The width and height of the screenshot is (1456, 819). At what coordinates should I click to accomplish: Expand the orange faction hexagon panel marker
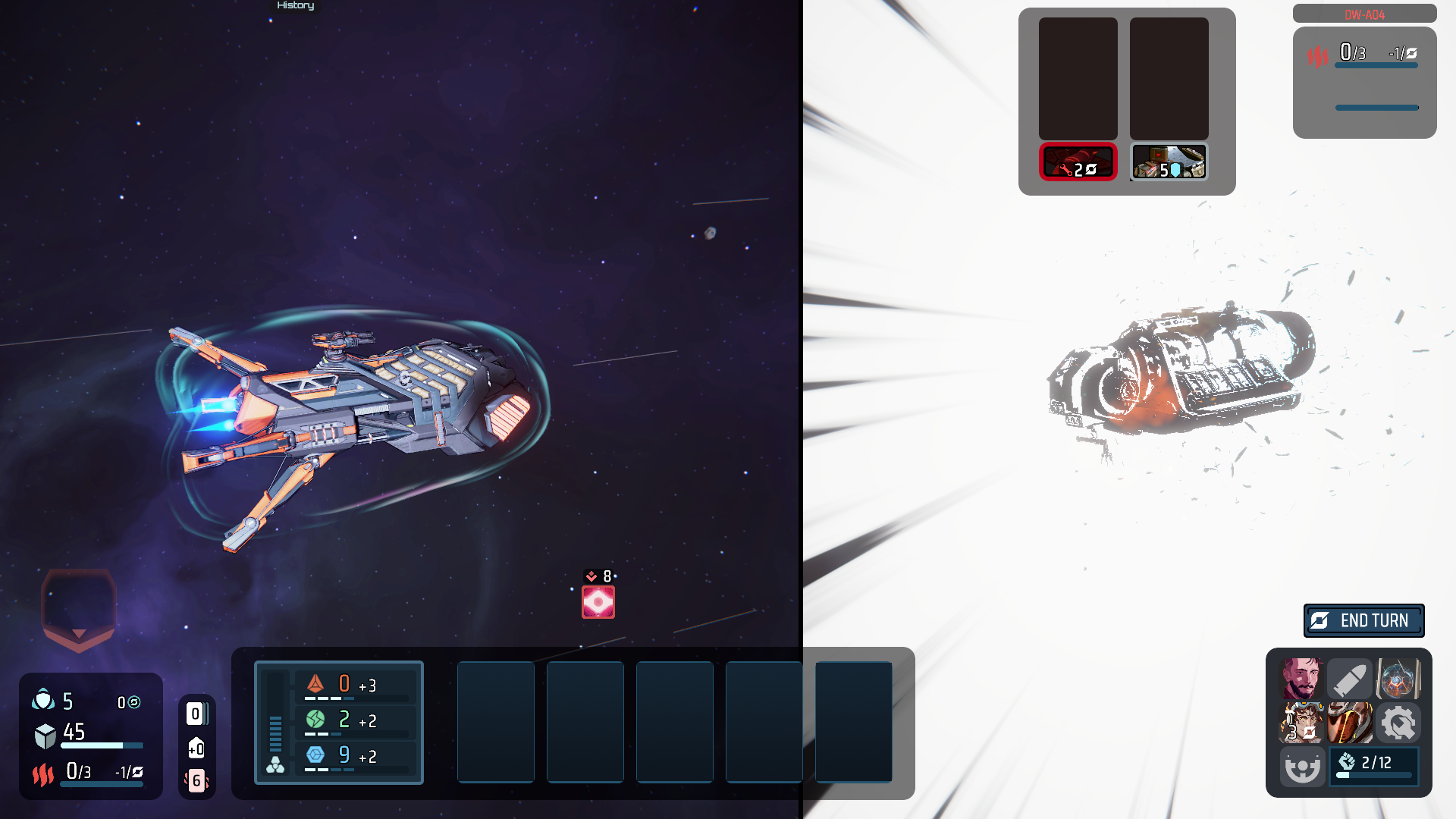[78, 607]
